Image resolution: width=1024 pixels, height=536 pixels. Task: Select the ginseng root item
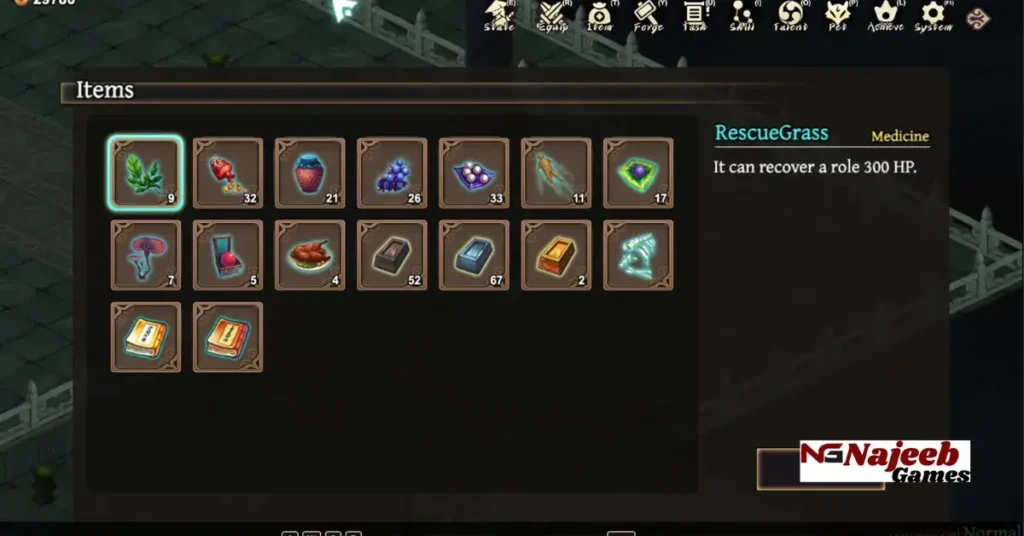[x=556, y=173]
